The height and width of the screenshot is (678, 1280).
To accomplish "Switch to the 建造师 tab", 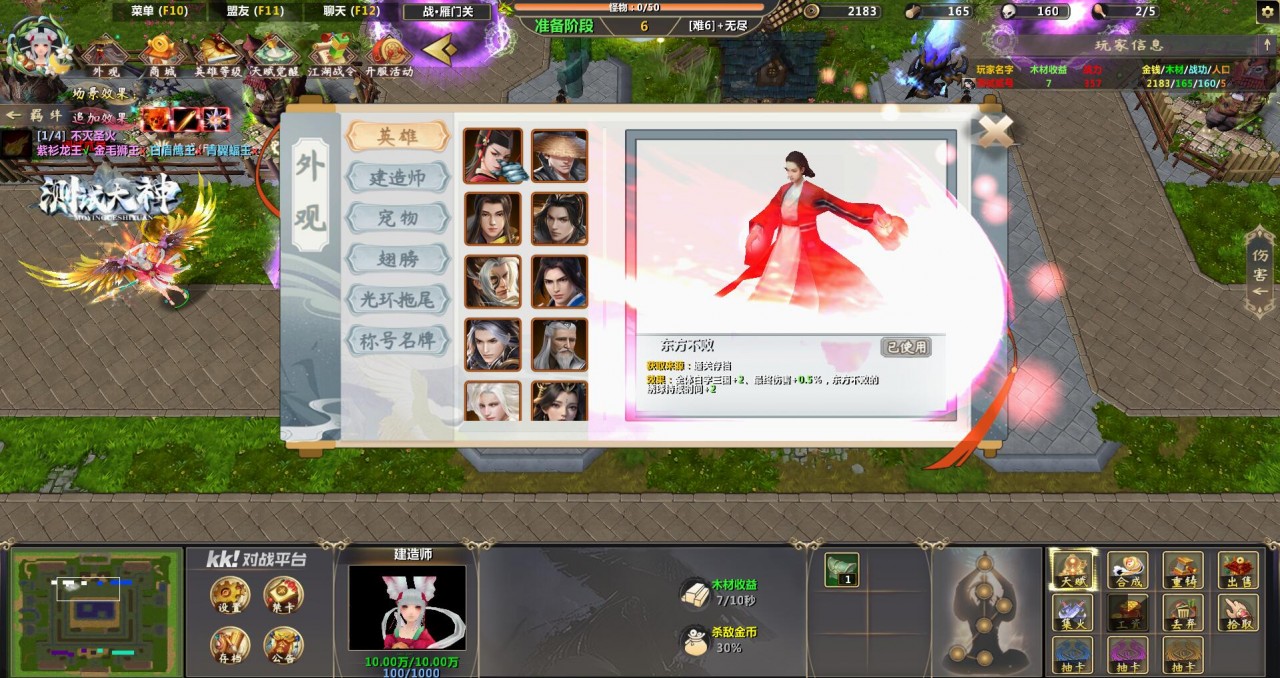I will 397,177.
